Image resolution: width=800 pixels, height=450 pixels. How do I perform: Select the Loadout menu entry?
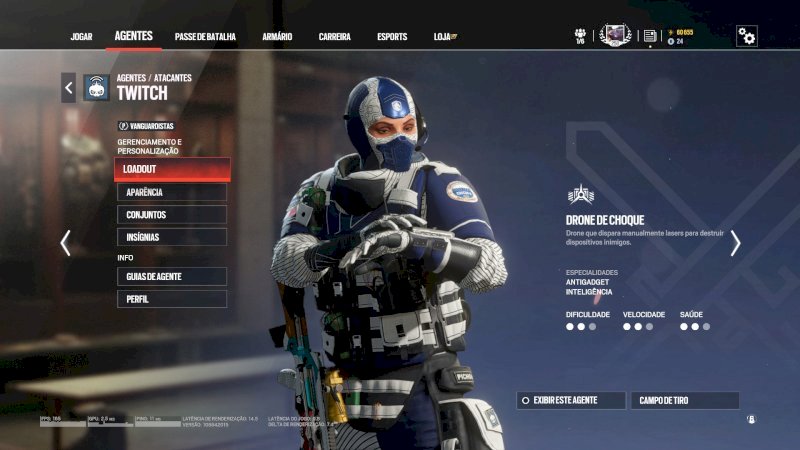172,170
